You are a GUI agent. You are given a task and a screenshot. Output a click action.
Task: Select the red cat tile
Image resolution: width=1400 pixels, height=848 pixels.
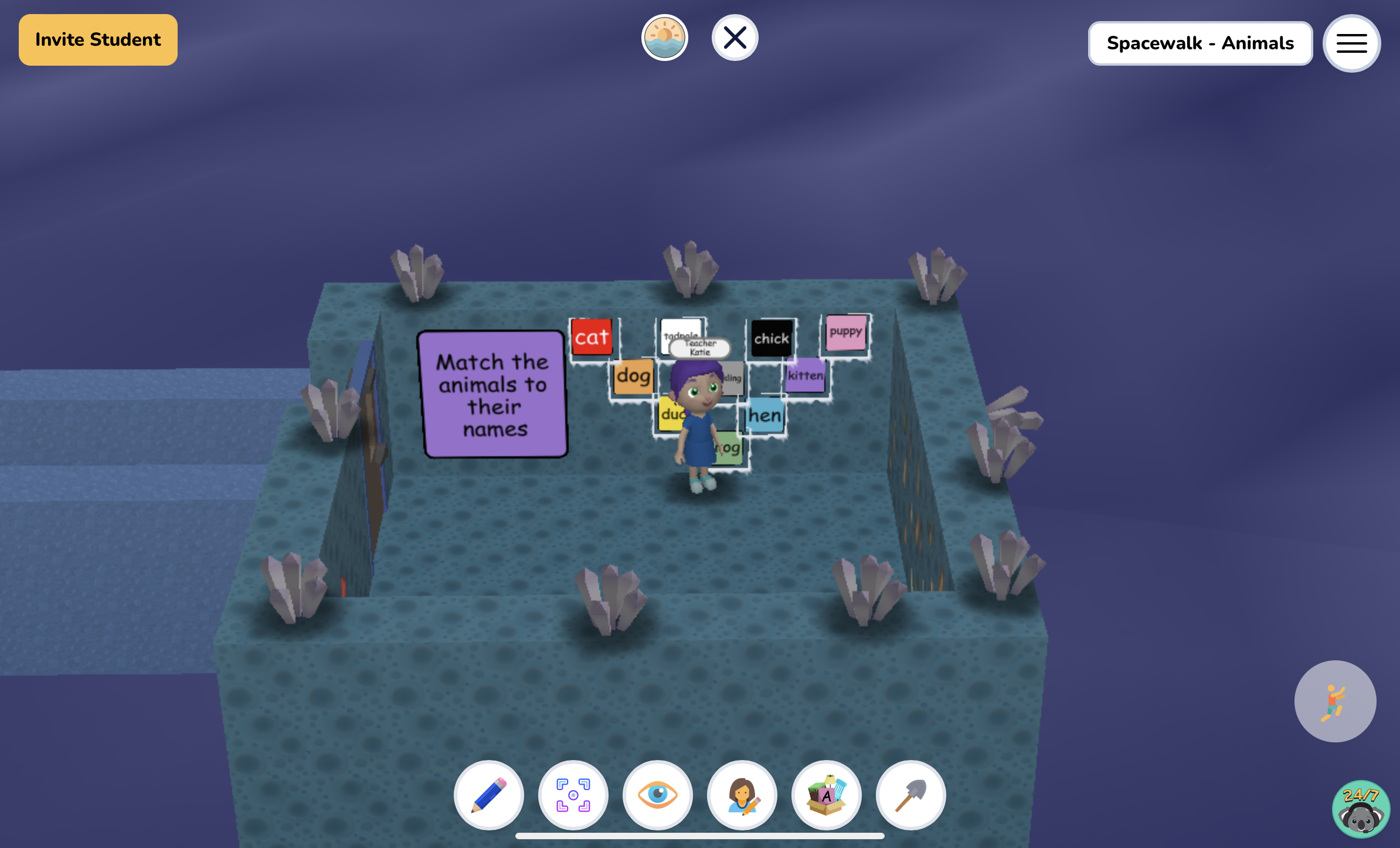click(x=592, y=336)
